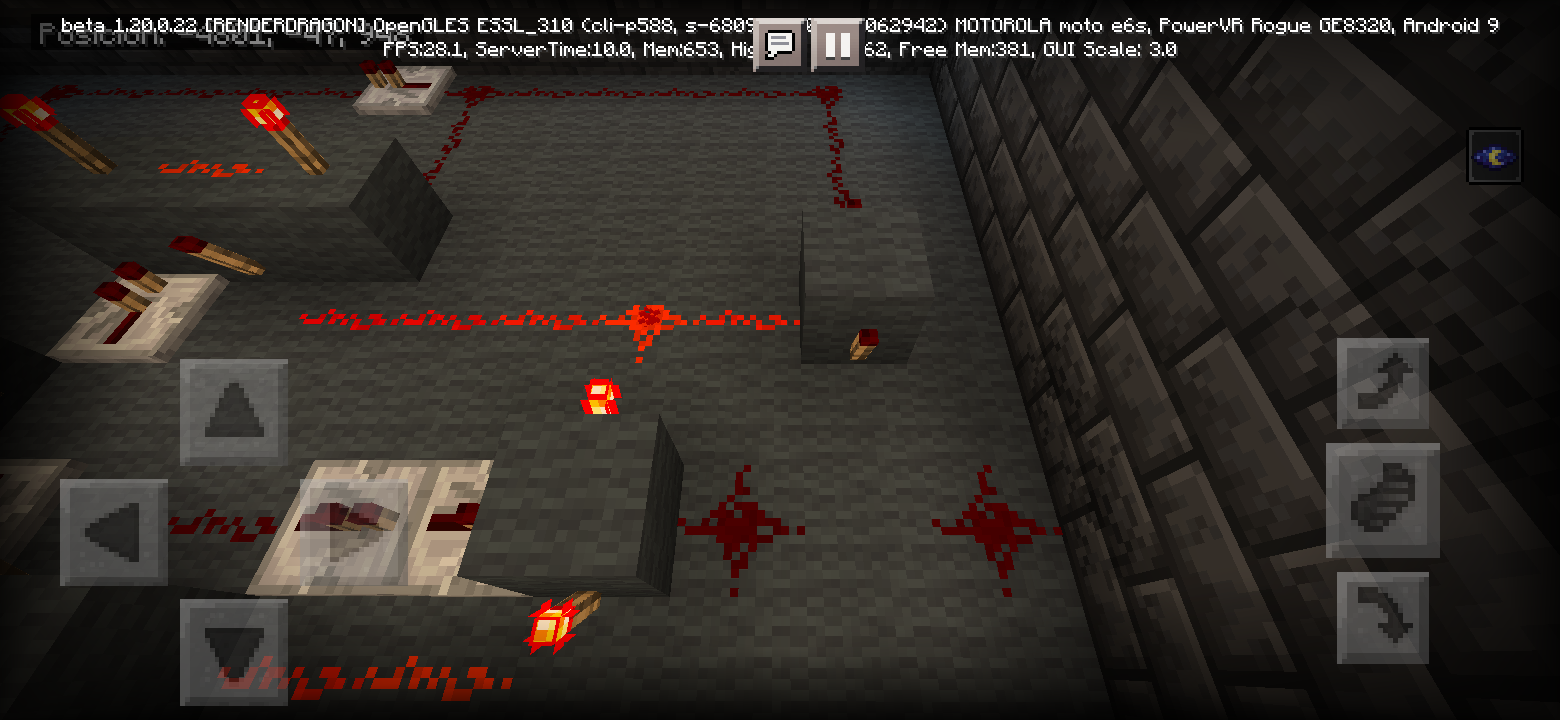Tap the left arrow movement button
The image size is (1560, 720).
click(113, 531)
